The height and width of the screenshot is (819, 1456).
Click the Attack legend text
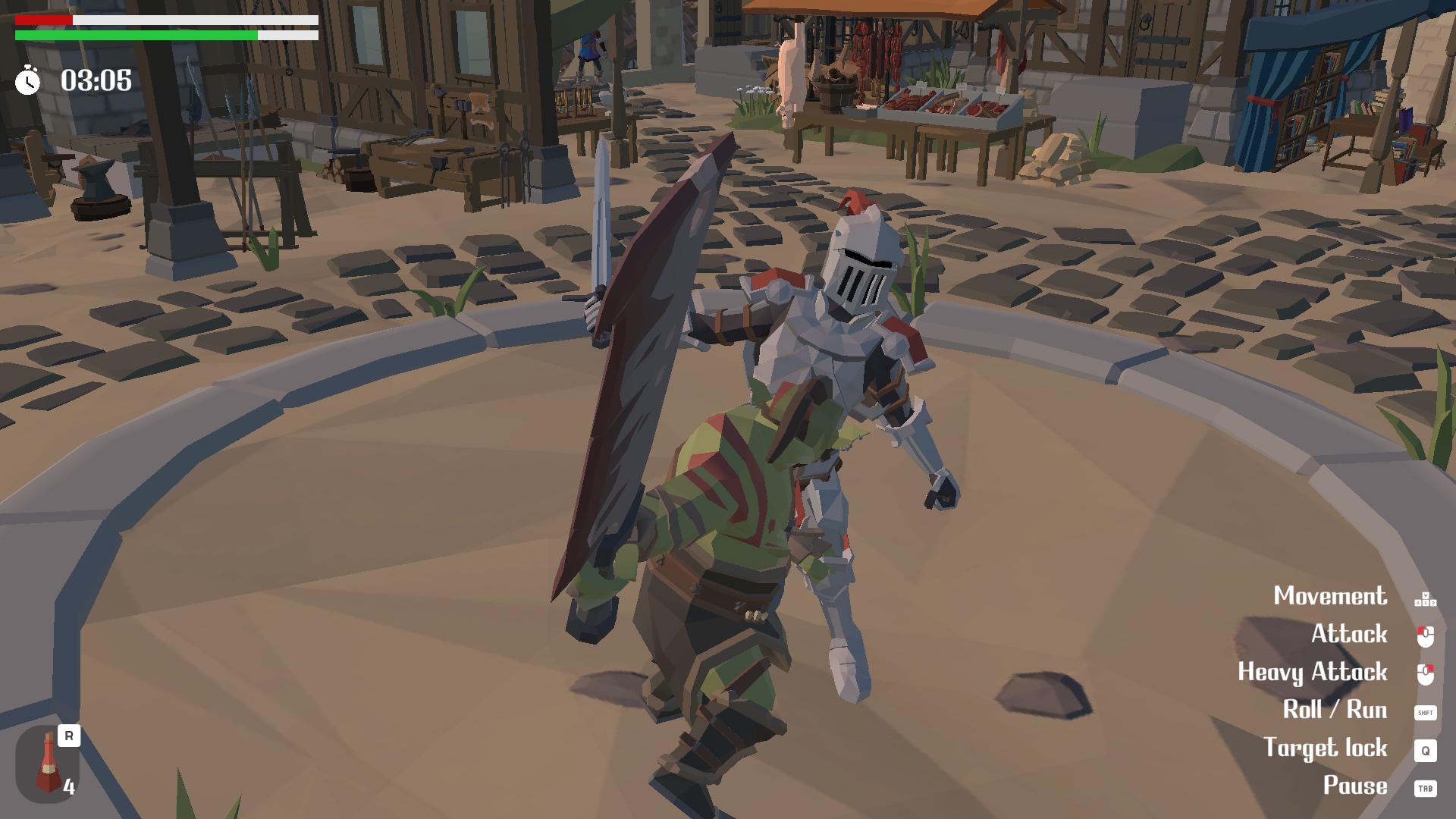click(x=1351, y=634)
